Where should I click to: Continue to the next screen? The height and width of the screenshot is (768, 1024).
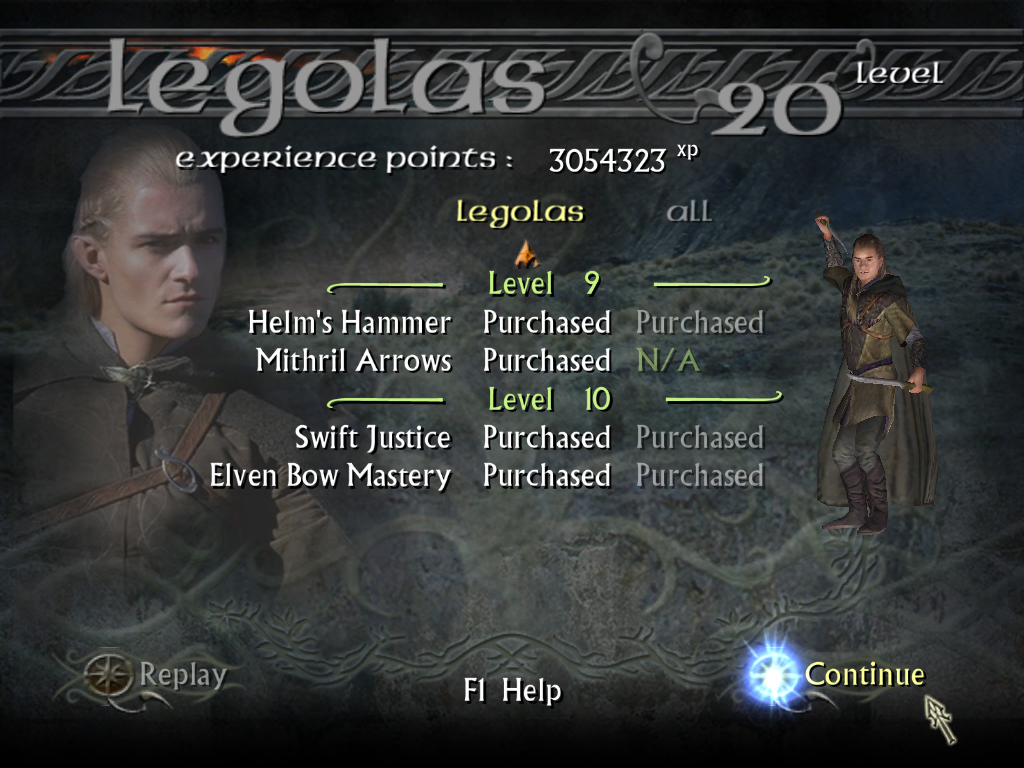(864, 675)
